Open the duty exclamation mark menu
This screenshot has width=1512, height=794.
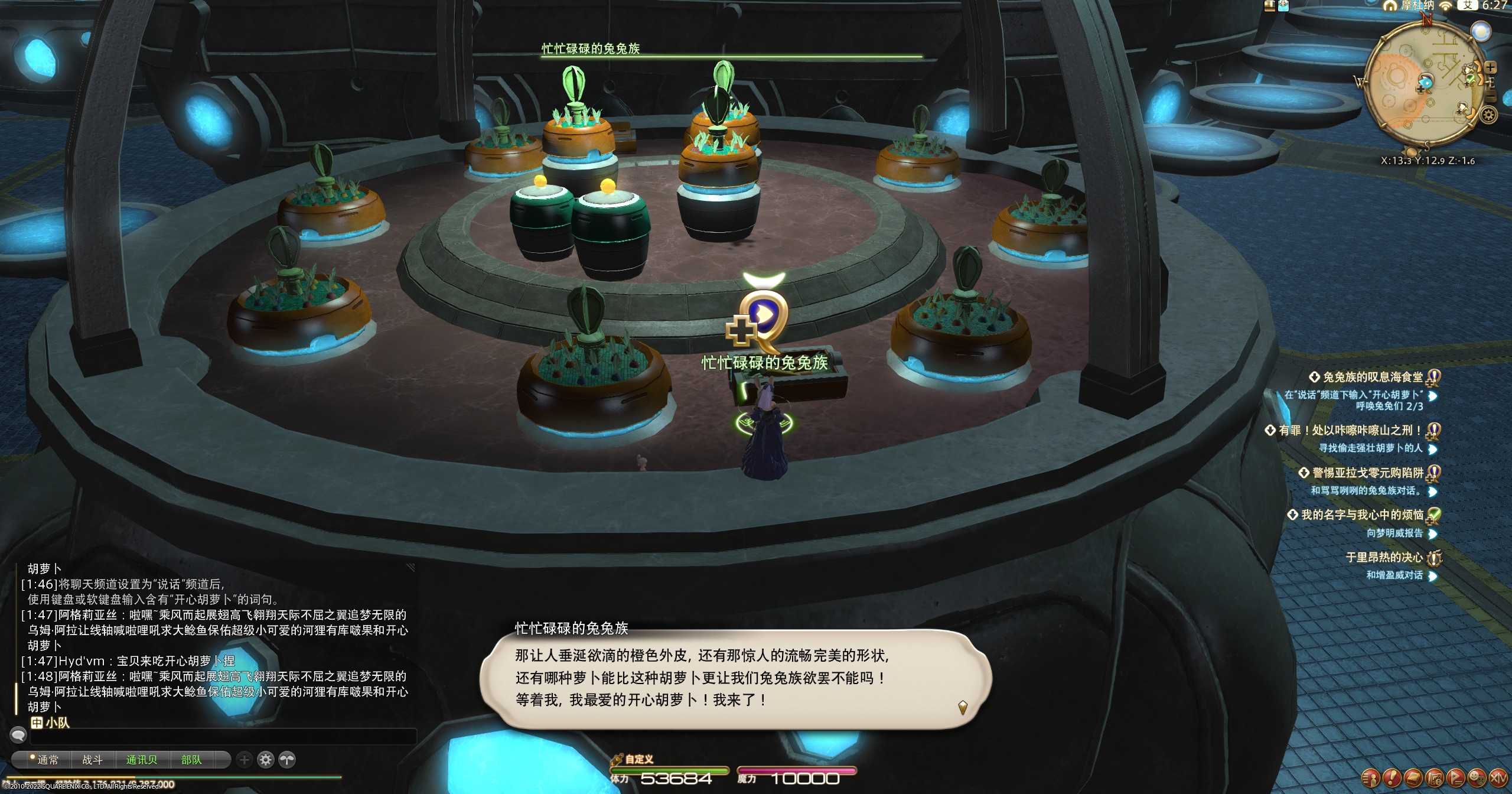pos(1391,777)
